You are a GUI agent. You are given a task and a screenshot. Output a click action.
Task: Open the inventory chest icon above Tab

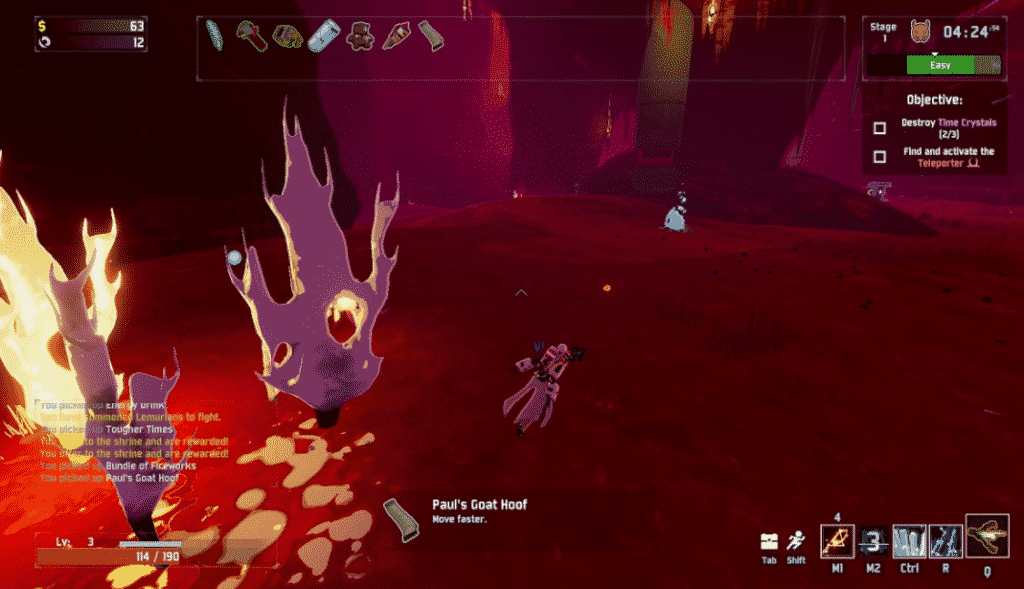point(769,541)
